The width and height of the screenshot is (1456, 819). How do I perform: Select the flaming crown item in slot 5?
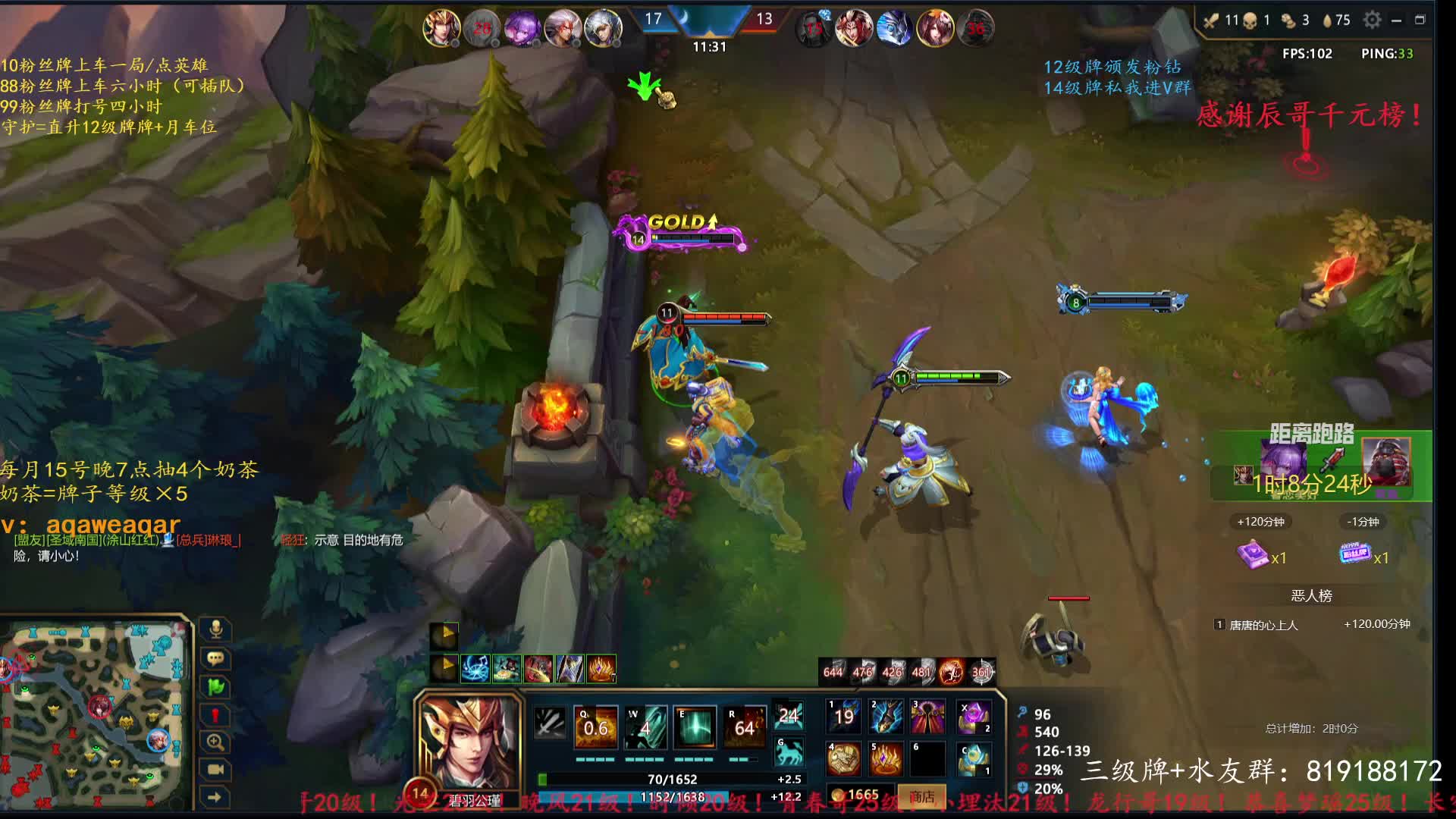click(886, 758)
